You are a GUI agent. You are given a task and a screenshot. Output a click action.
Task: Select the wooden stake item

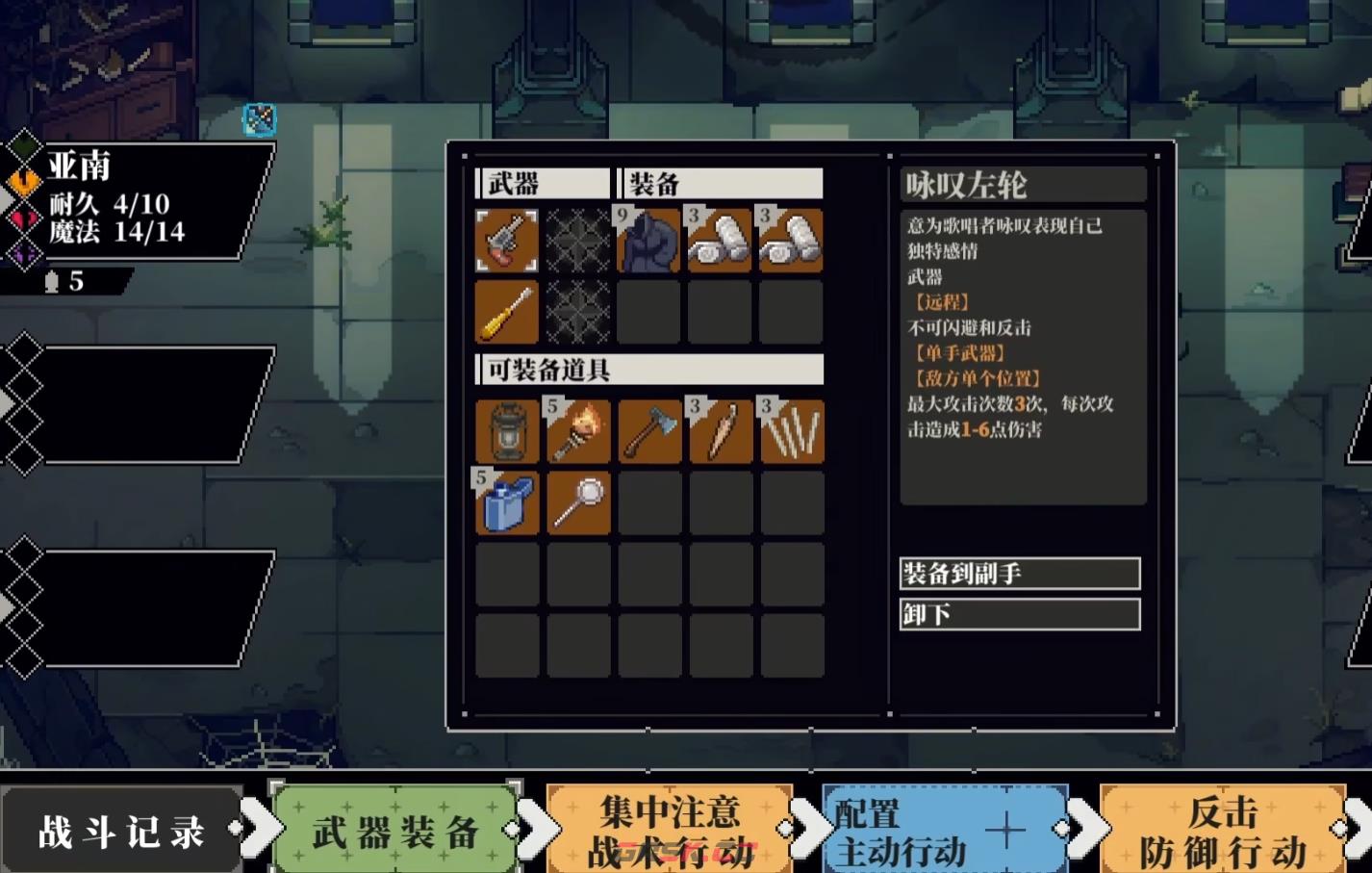(721, 431)
